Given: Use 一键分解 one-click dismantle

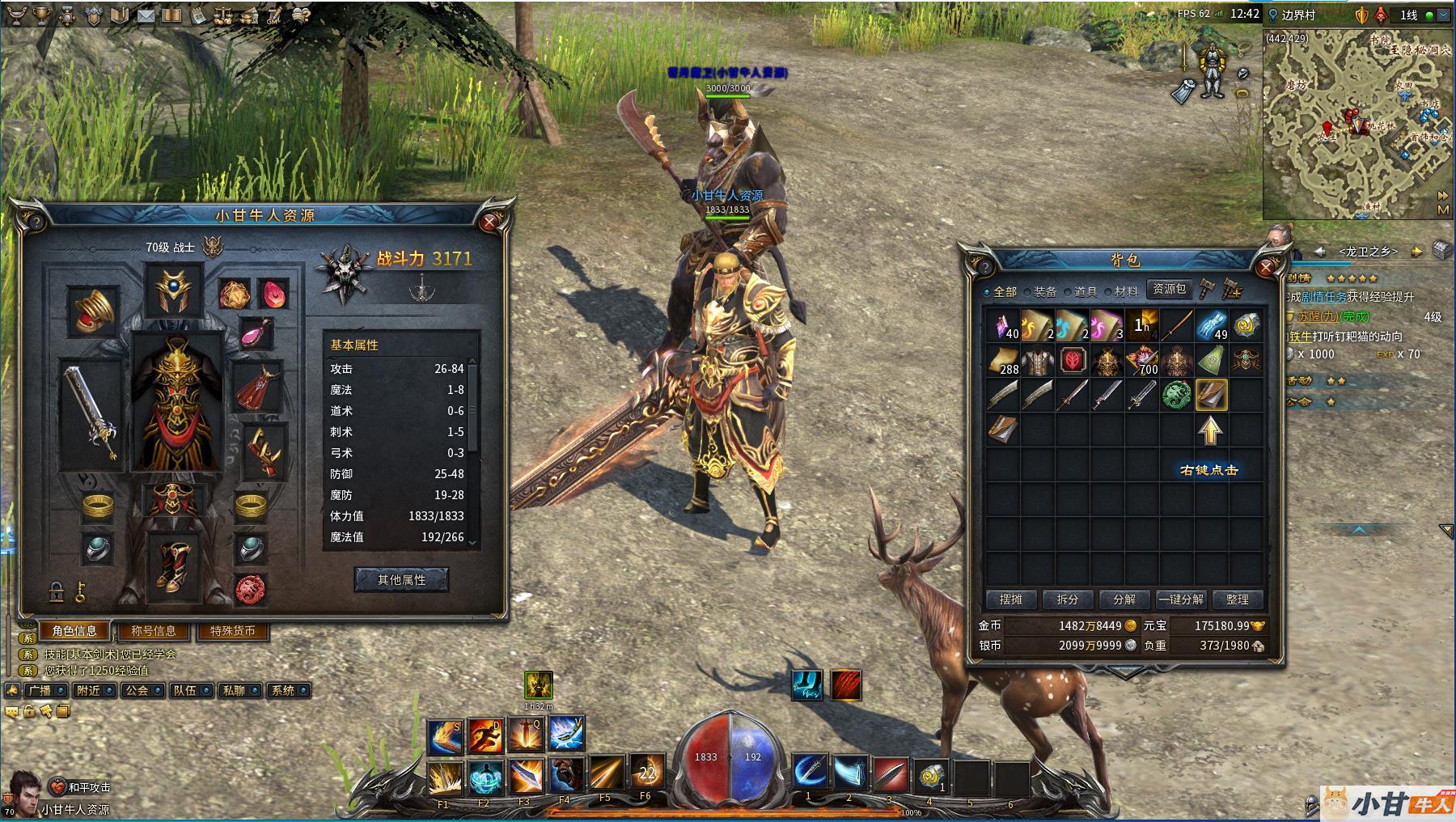Looking at the screenshot, I should click(1181, 600).
